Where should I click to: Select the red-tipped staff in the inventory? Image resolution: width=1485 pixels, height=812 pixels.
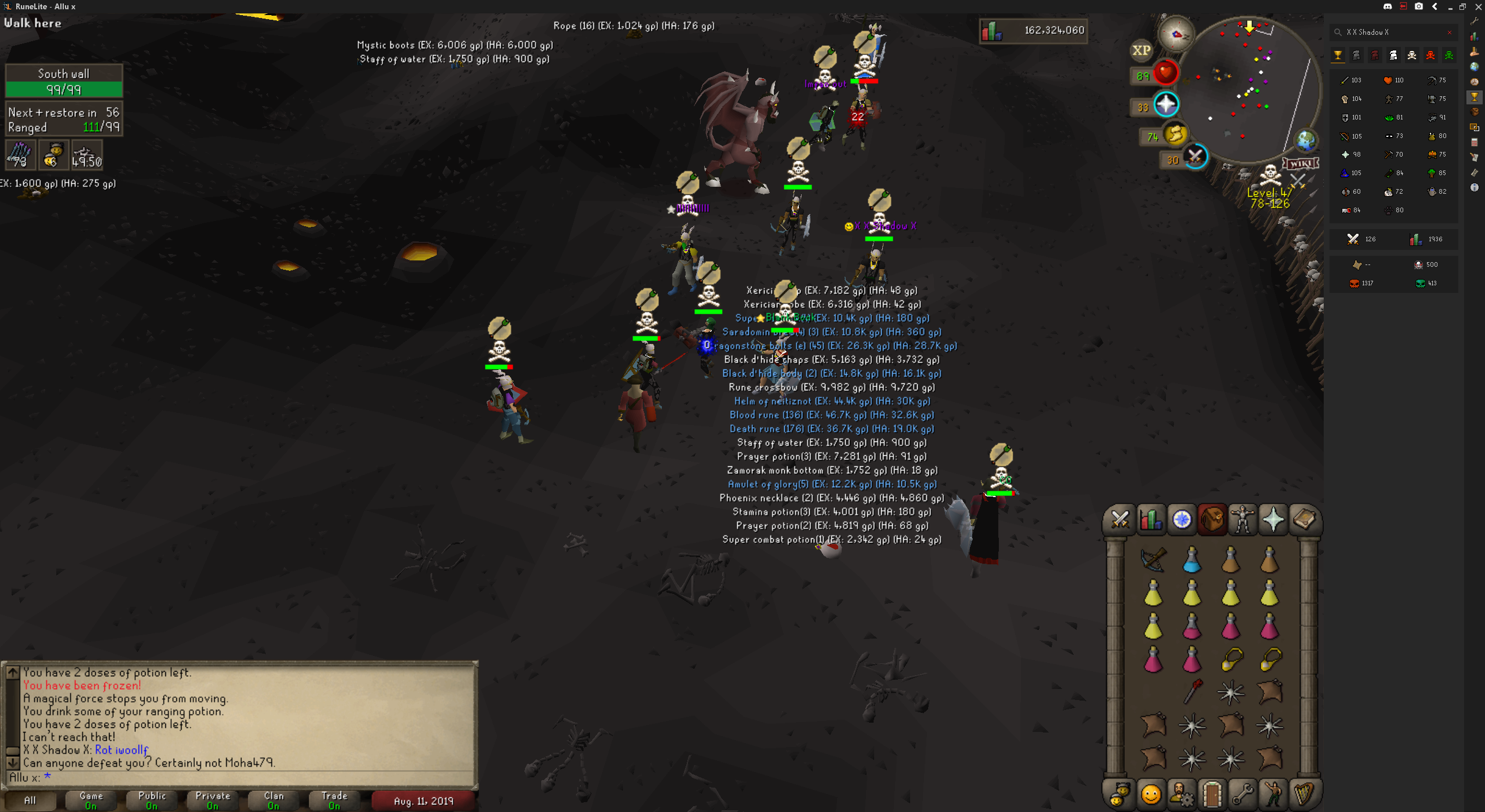pos(1193,691)
